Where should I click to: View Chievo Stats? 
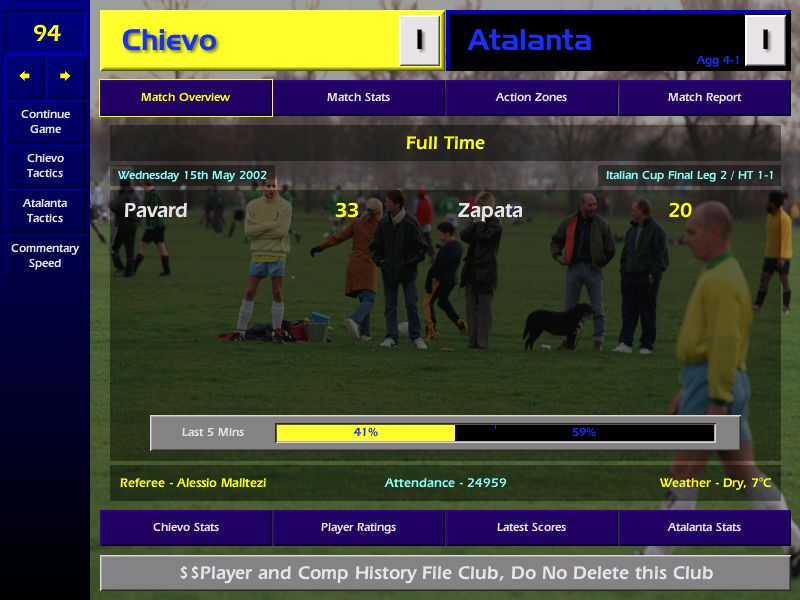[x=185, y=527]
